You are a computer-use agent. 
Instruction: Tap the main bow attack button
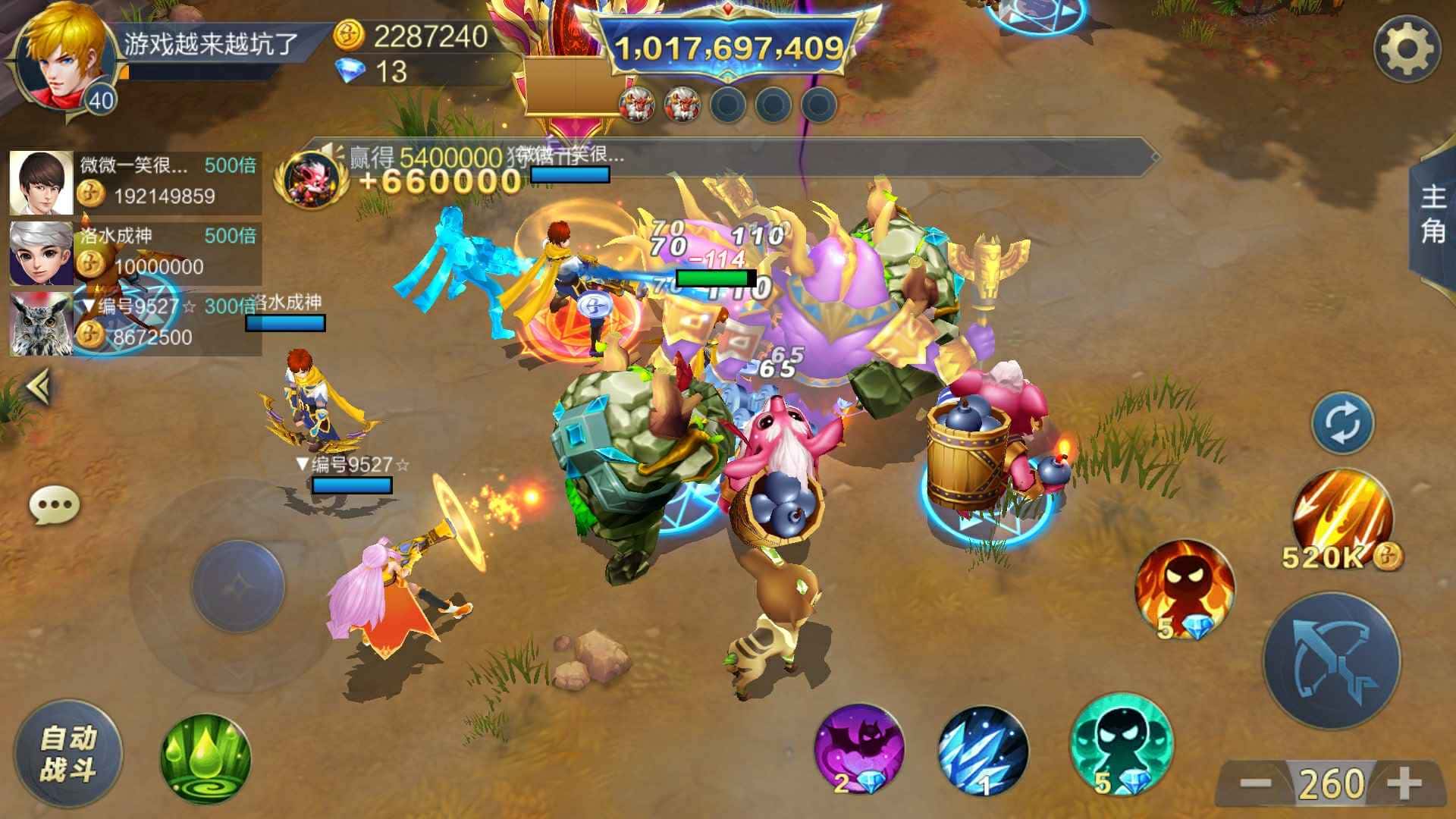(x=1331, y=661)
